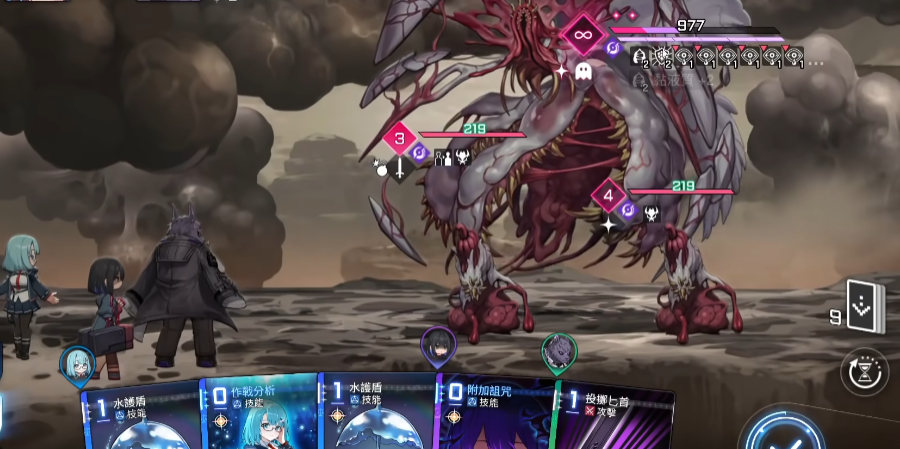Open the draw pile deck icon

[863, 305]
